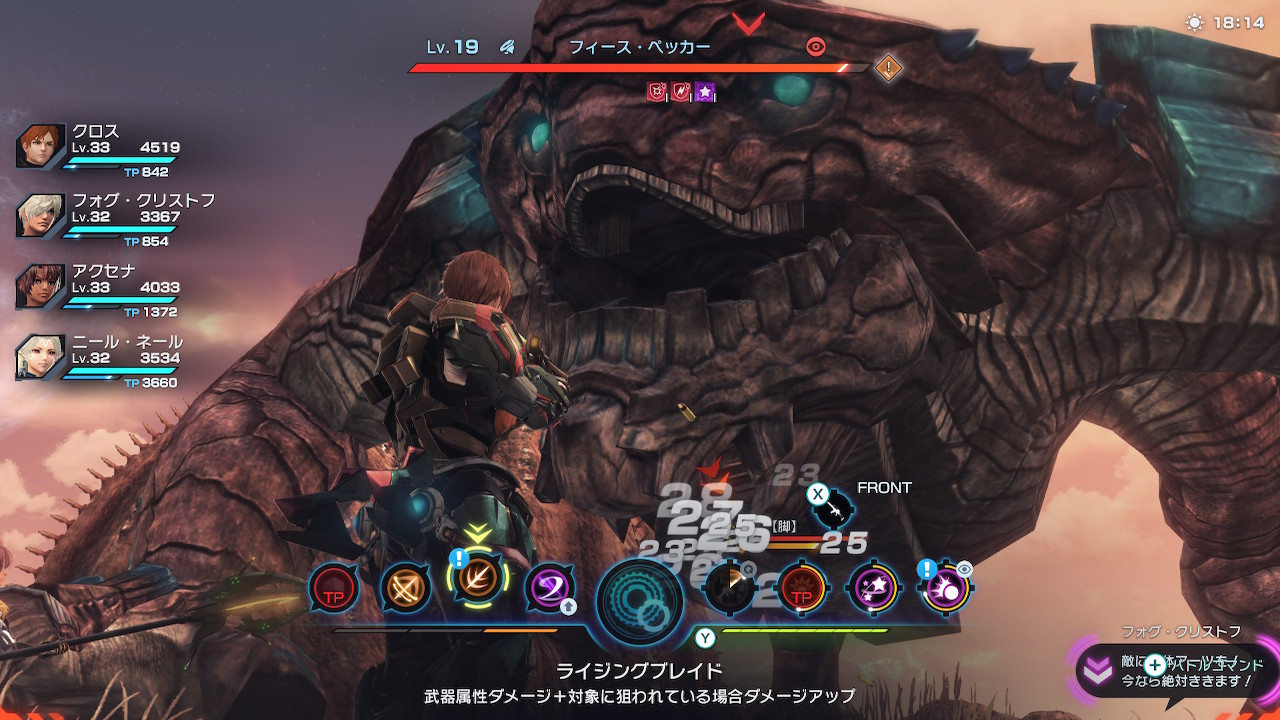Select the orange crossed-slash melee art
Image resolution: width=1280 pixels, height=720 pixels.
coord(405,587)
